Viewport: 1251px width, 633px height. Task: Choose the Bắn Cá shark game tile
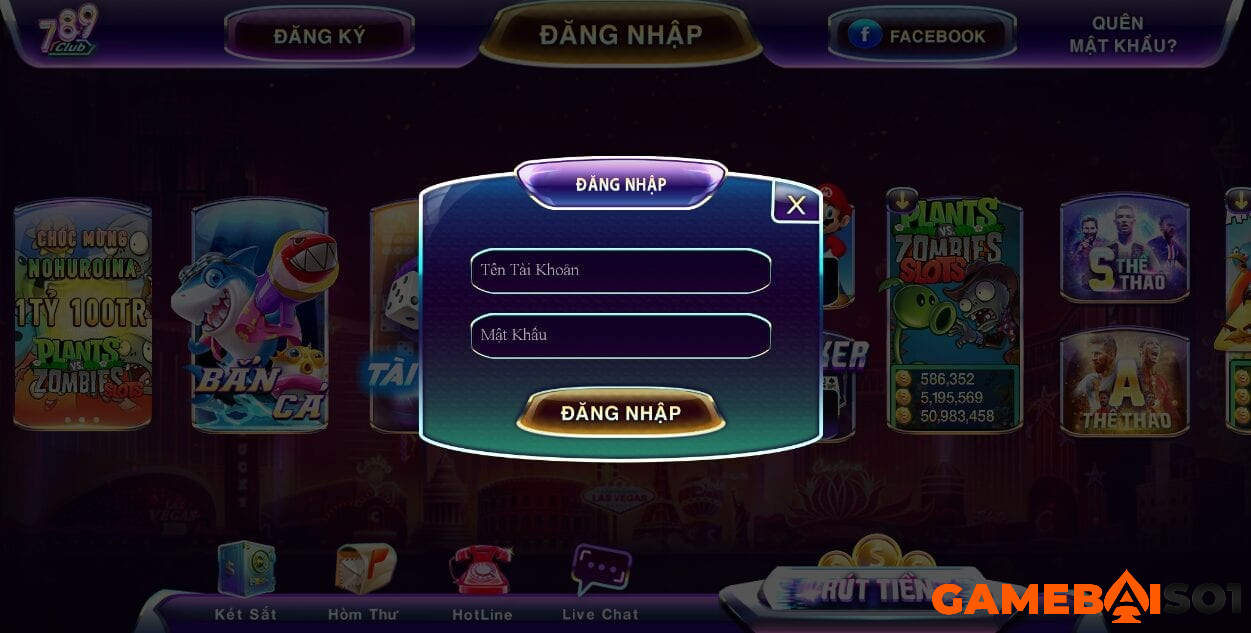(259, 318)
